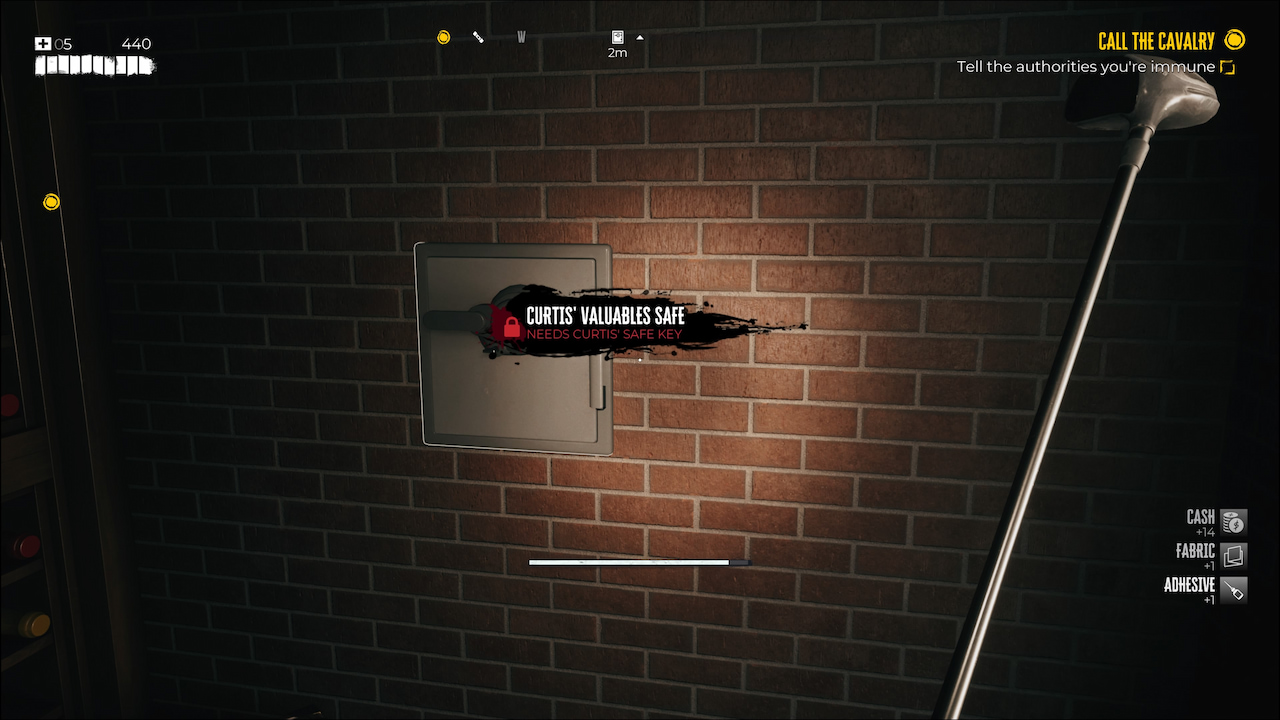Open the W direction letter on the compass
This screenshot has width=1280, height=720.
(521, 36)
